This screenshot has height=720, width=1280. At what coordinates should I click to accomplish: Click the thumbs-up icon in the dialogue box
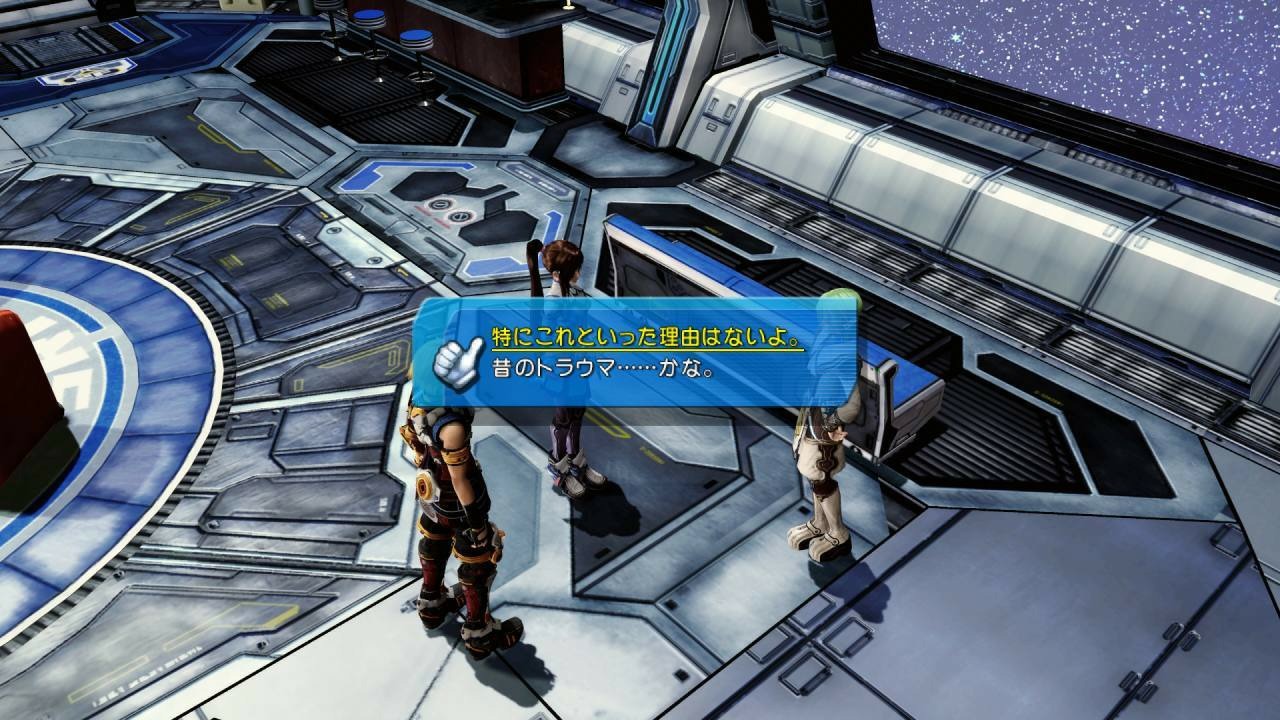point(456,358)
